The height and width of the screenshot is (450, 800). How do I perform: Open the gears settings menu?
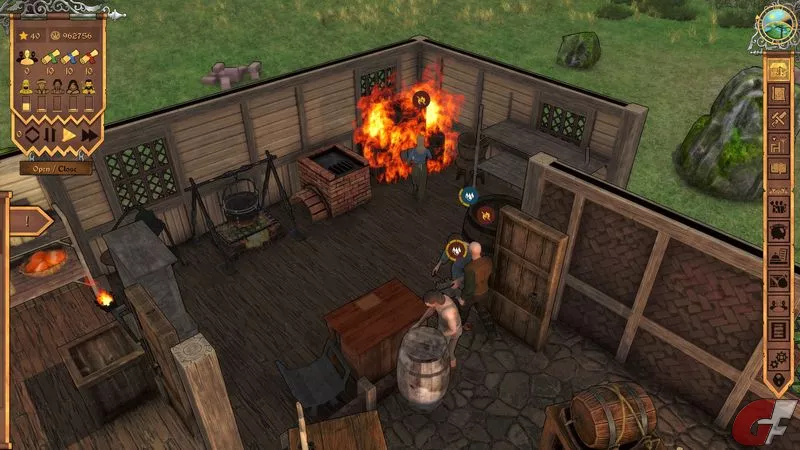pos(778,355)
